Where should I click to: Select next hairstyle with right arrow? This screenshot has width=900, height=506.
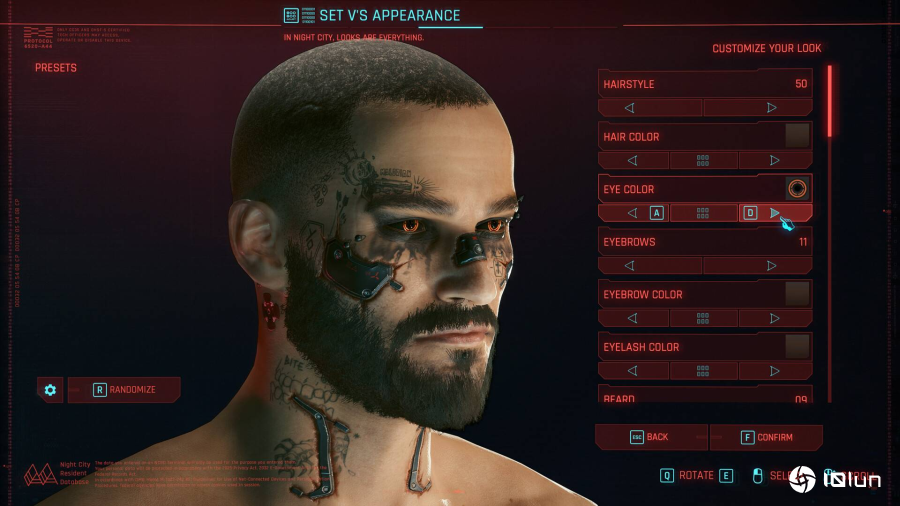point(771,107)
